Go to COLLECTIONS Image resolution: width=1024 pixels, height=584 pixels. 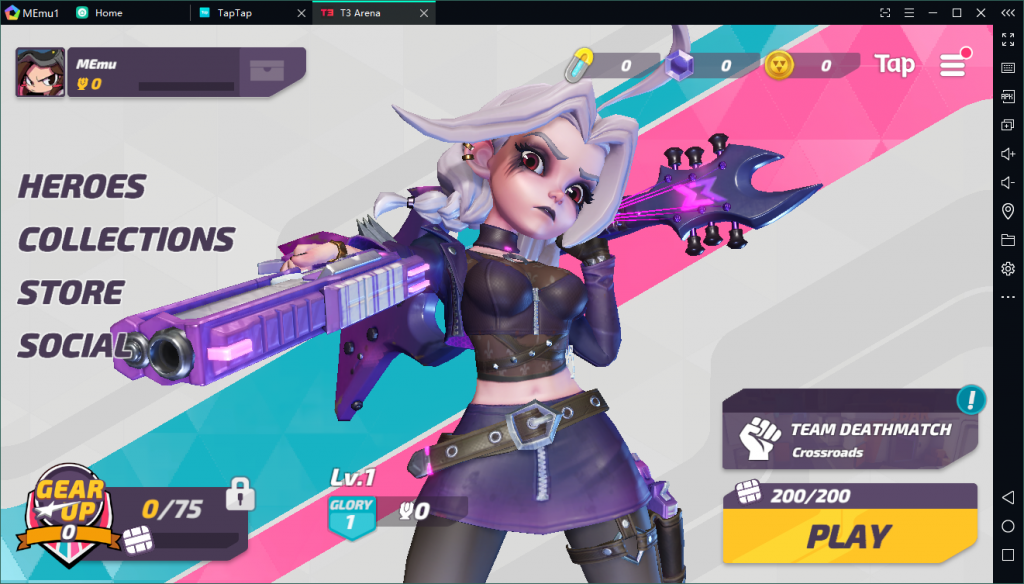click(x=126, y=240)
